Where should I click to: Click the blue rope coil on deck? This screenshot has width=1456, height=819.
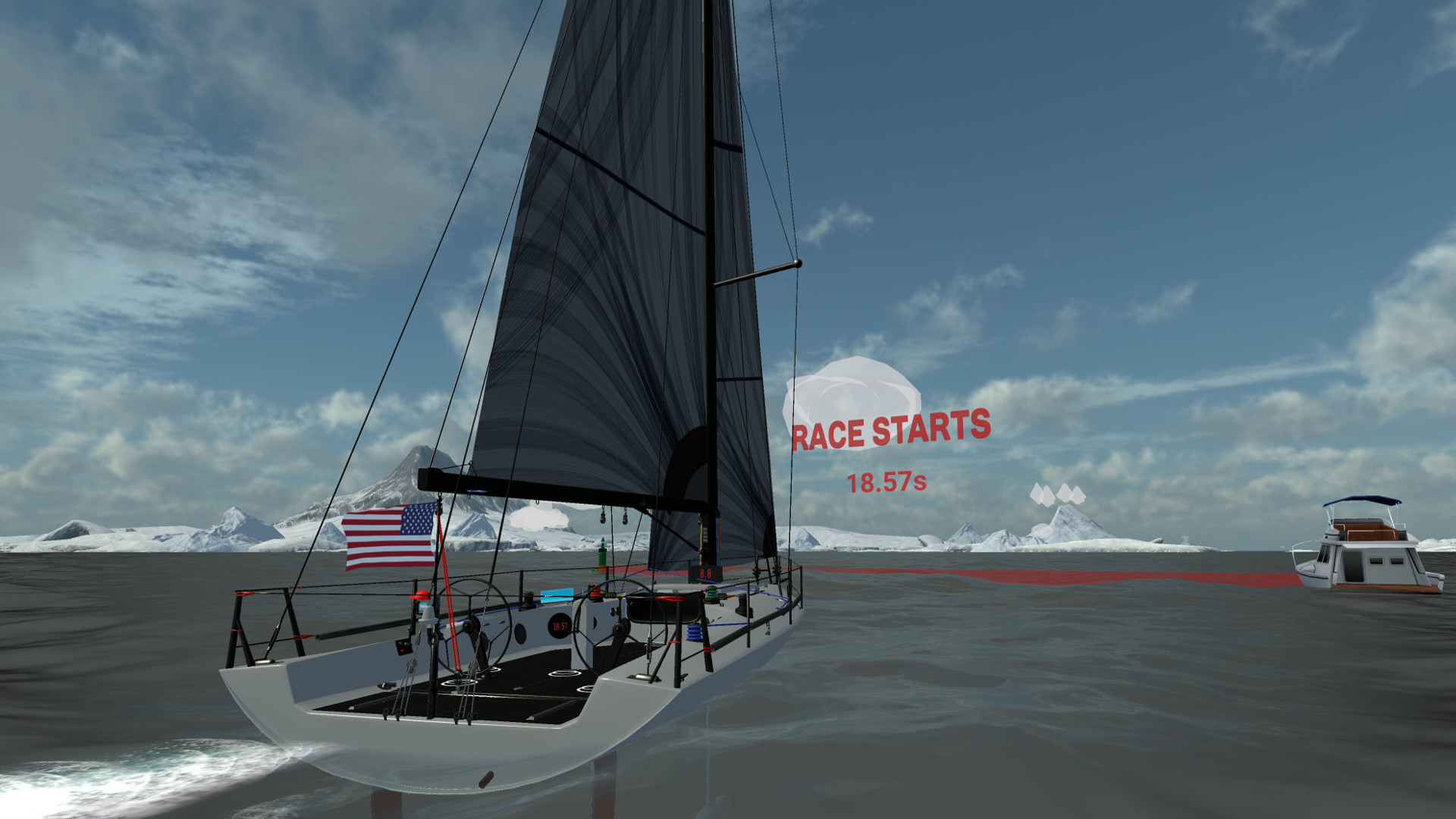694,631
